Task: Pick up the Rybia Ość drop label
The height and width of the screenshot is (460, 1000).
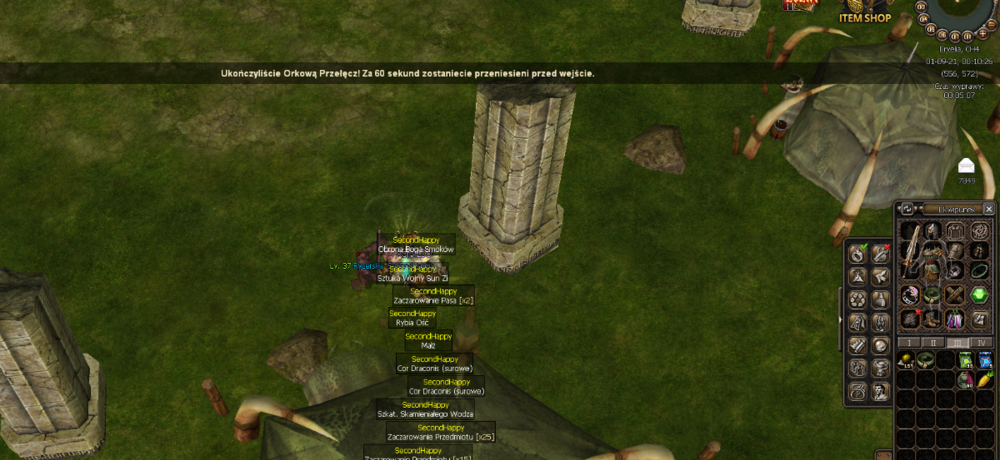Action: coord(412,322)
